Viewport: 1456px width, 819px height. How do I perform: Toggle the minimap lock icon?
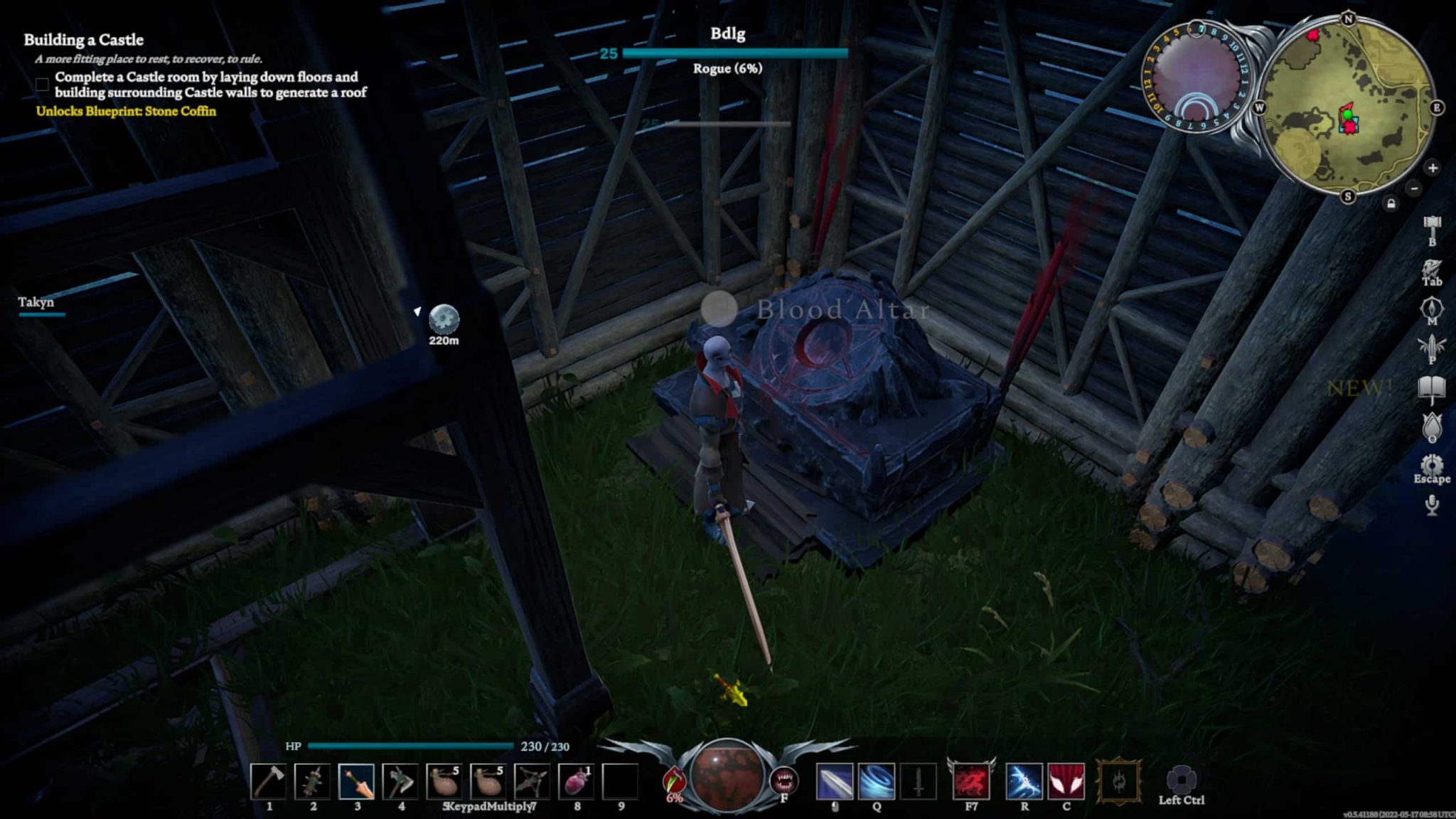pyautogui.click(x=1391, y=205)
